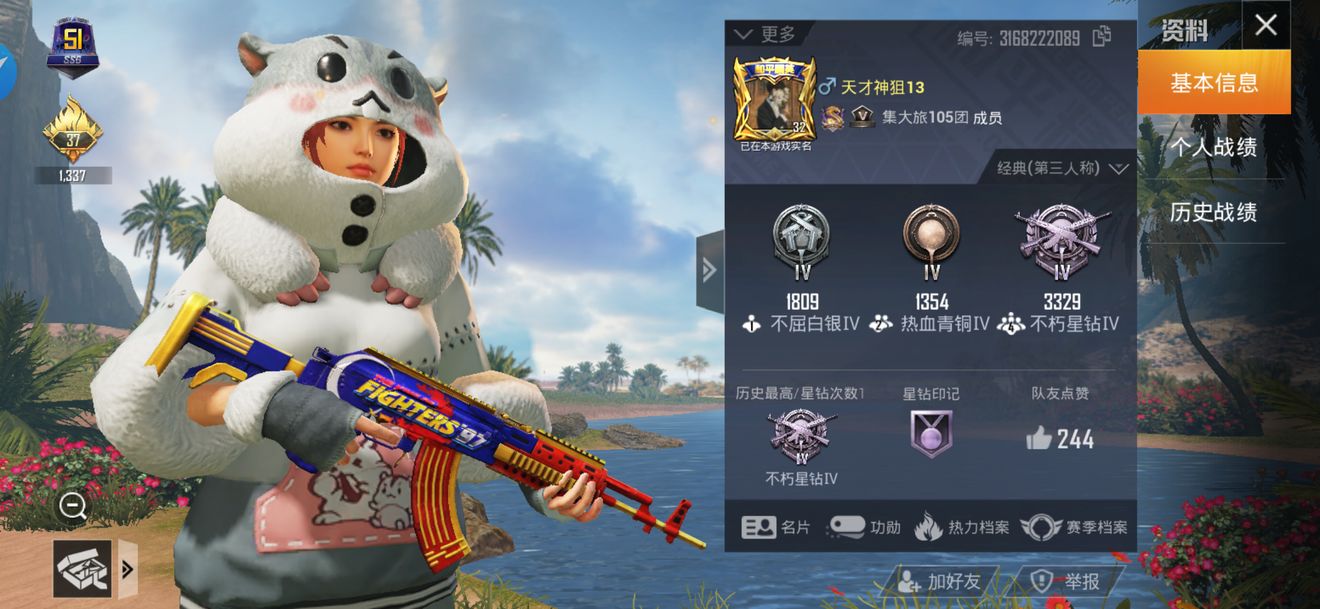1320x609 pixels.
Task: Report player using 举报 button
Action: 1068,581
